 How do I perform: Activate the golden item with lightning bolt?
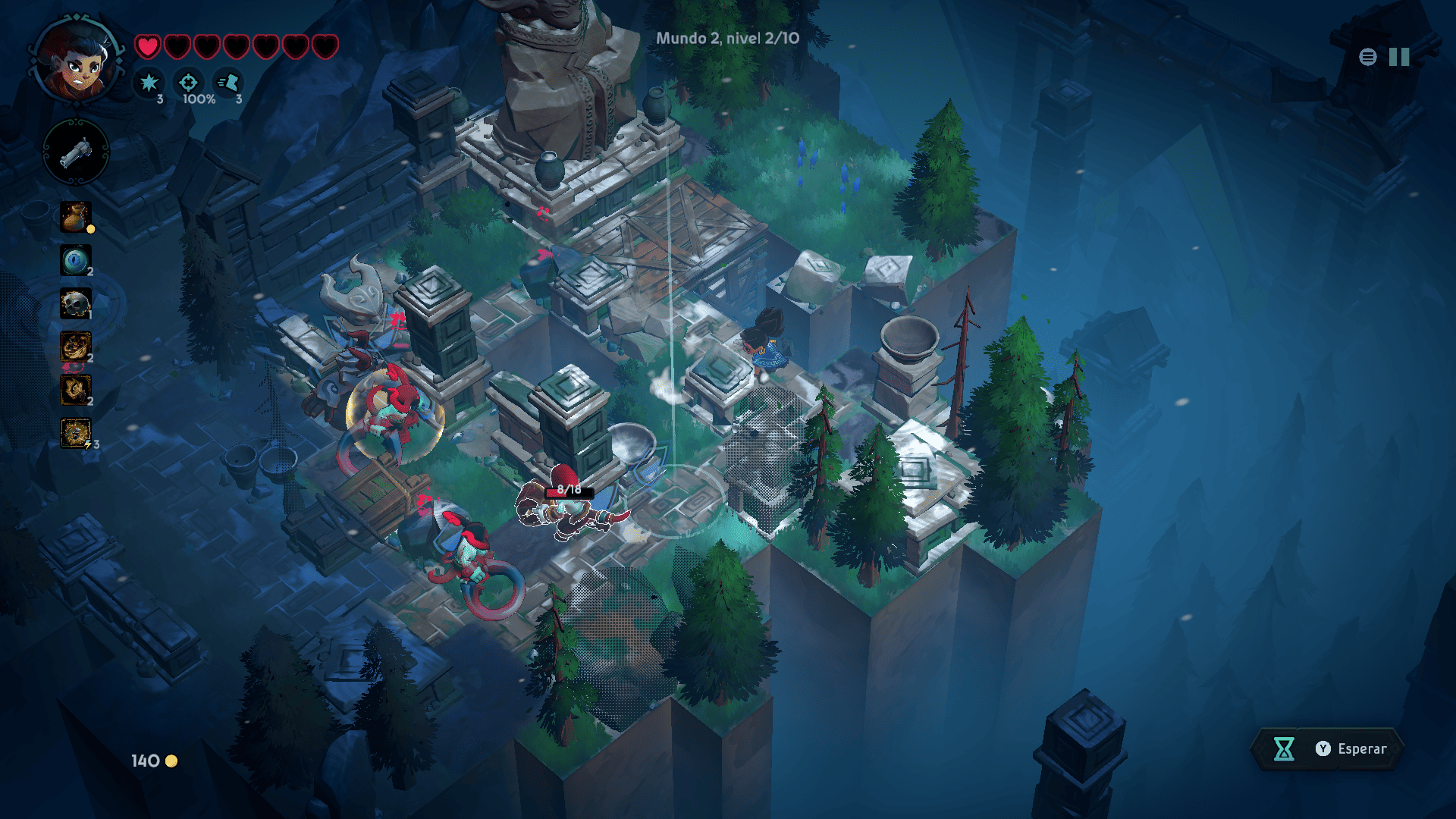(76, 433)
